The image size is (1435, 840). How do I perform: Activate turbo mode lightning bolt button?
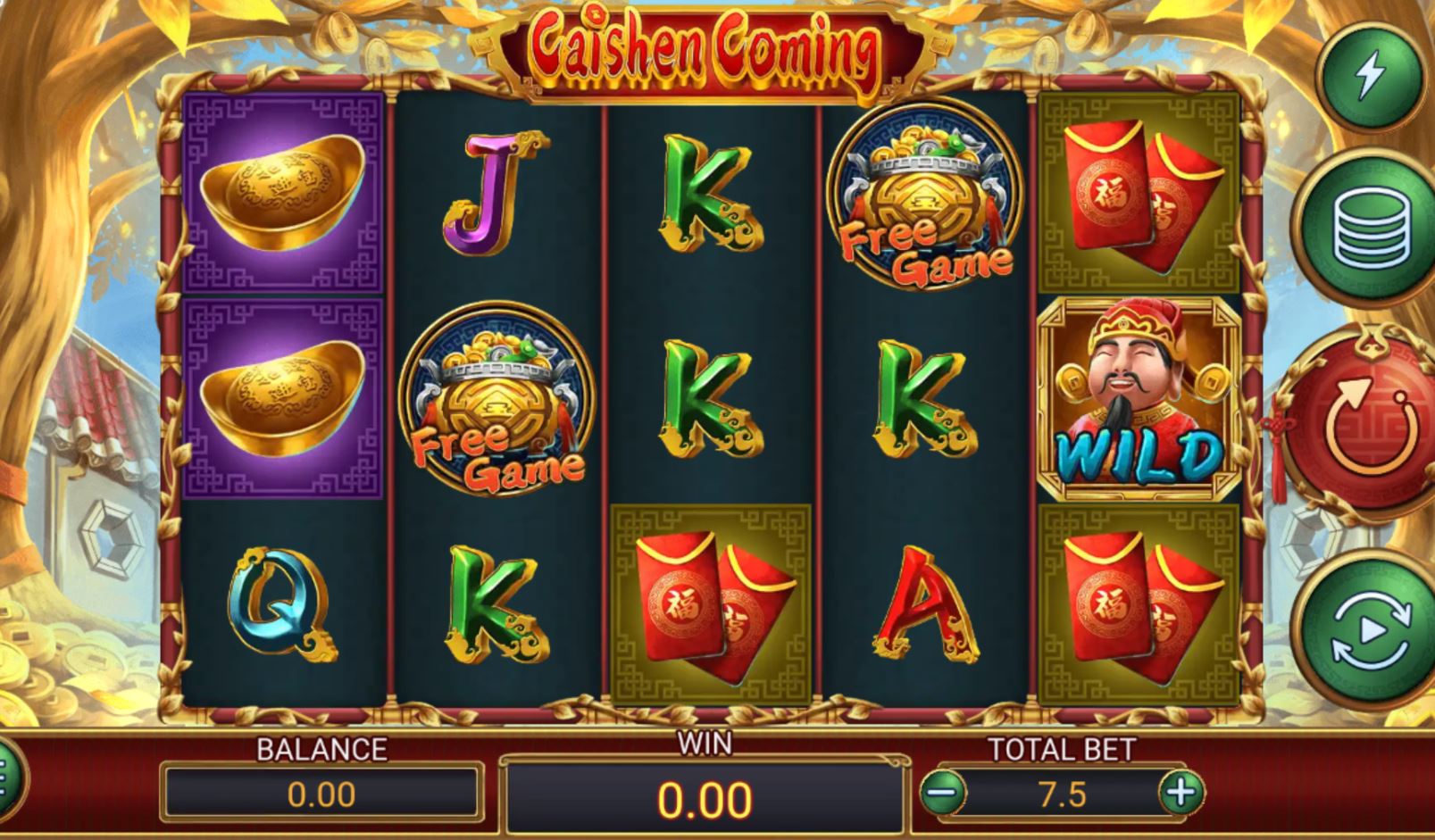click(1371, 75)
